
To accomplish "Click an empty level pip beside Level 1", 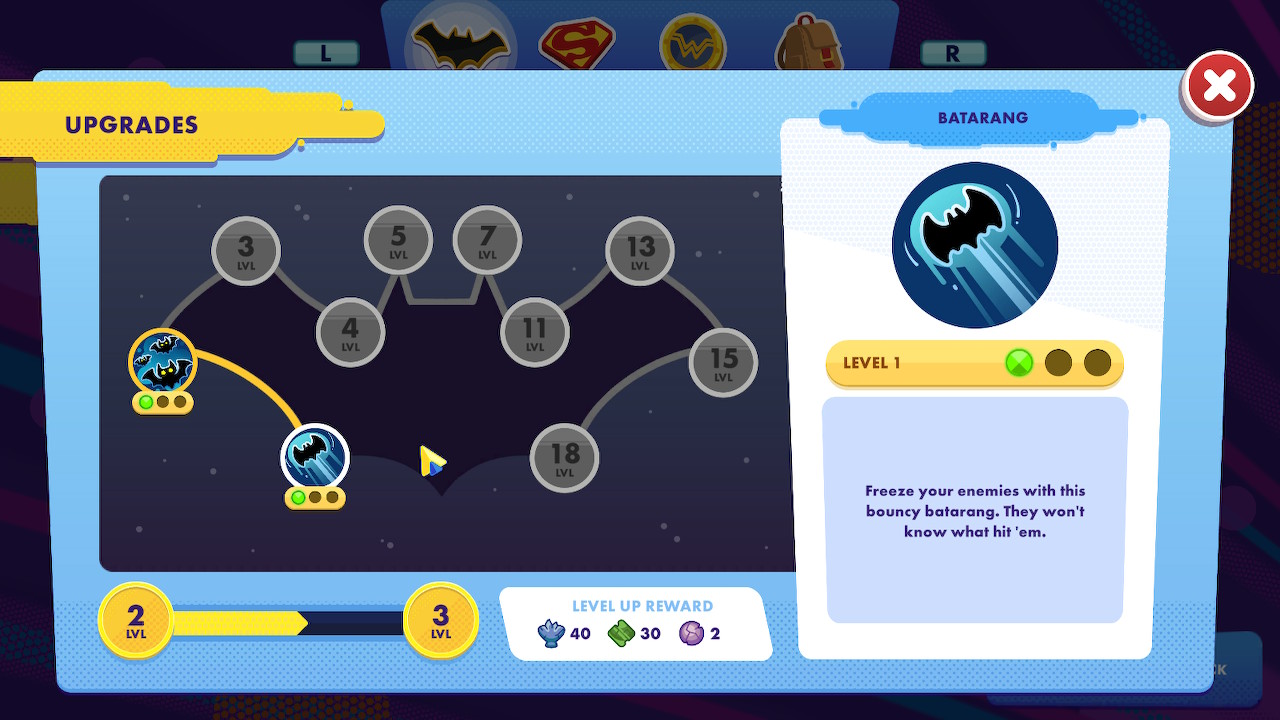I will [x=1059, y=363].
